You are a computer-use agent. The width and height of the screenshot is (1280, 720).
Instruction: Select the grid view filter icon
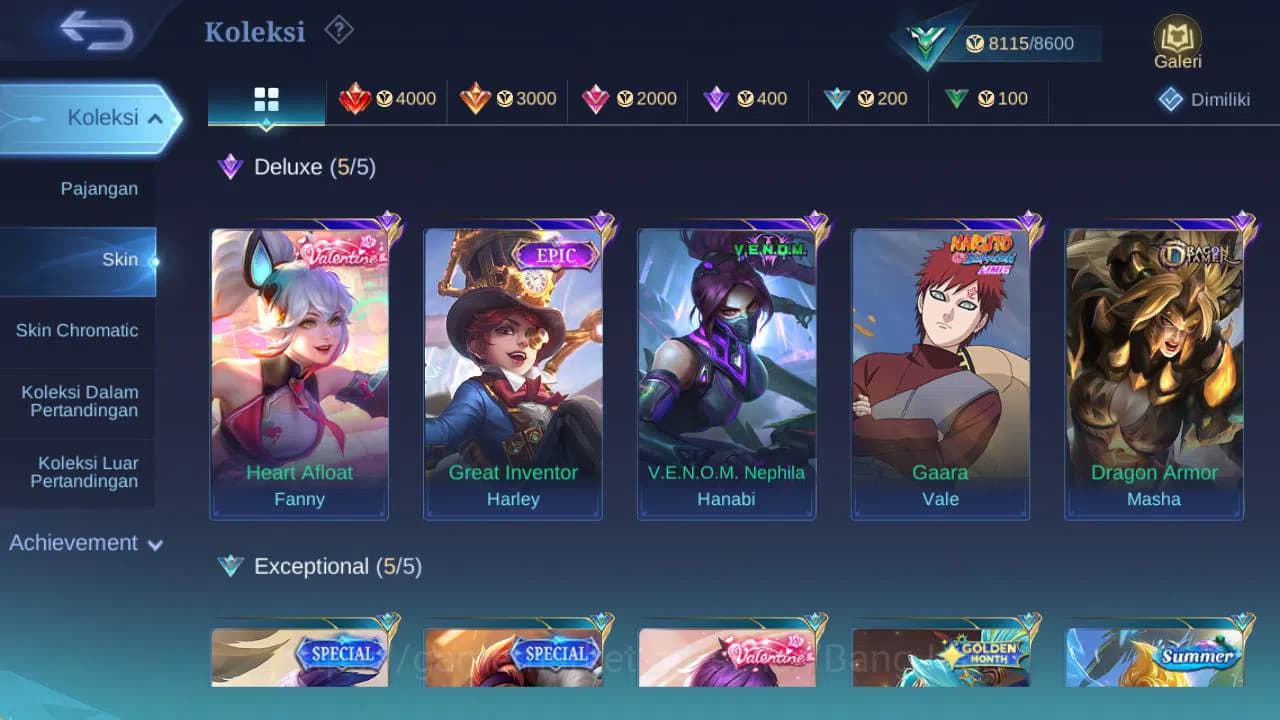(x=265, y=99)
